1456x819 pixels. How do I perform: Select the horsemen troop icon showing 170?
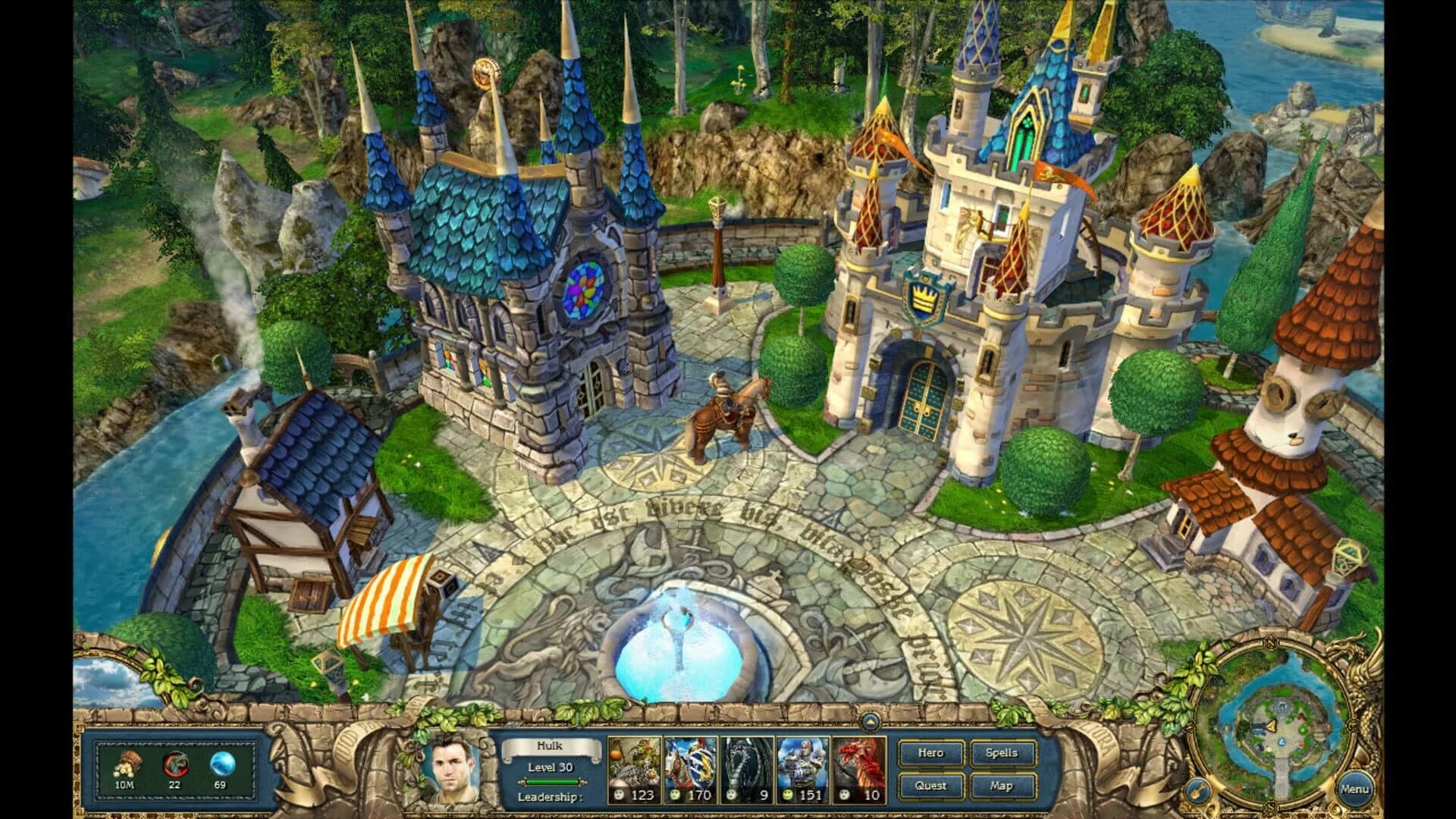[689, 770]
